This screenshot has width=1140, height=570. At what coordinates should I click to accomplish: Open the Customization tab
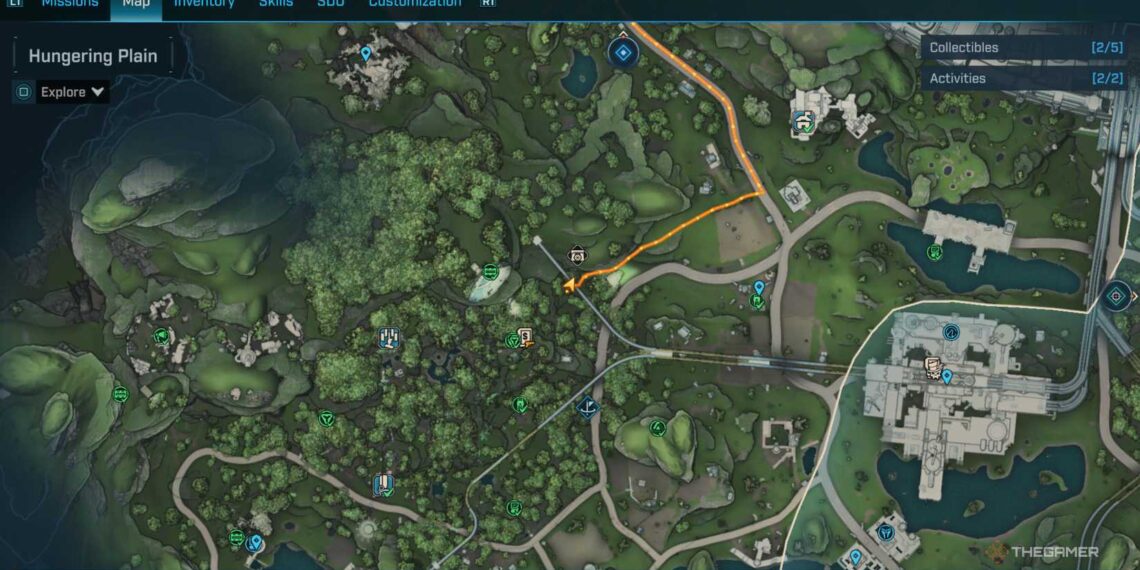pos(415,4)
